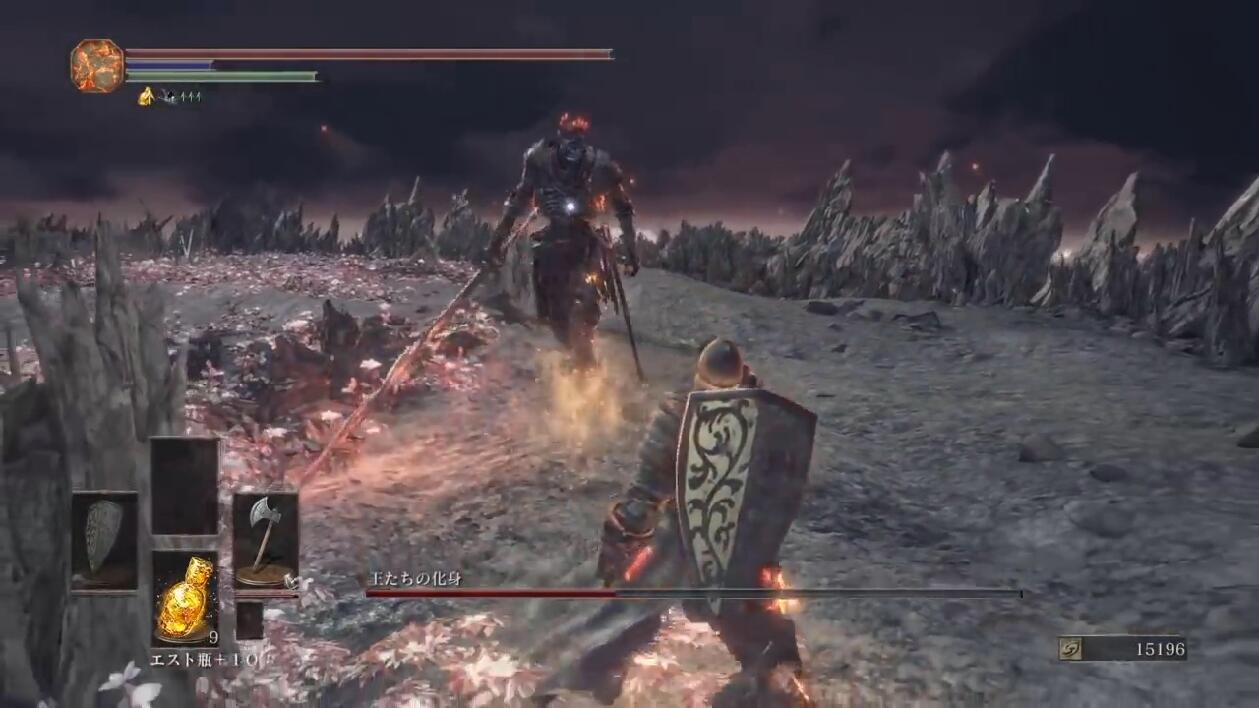Viewport: 1259px width, 708px height.
Task: Select the shield slot in the equipment cross
Action: tap(104, 540)
